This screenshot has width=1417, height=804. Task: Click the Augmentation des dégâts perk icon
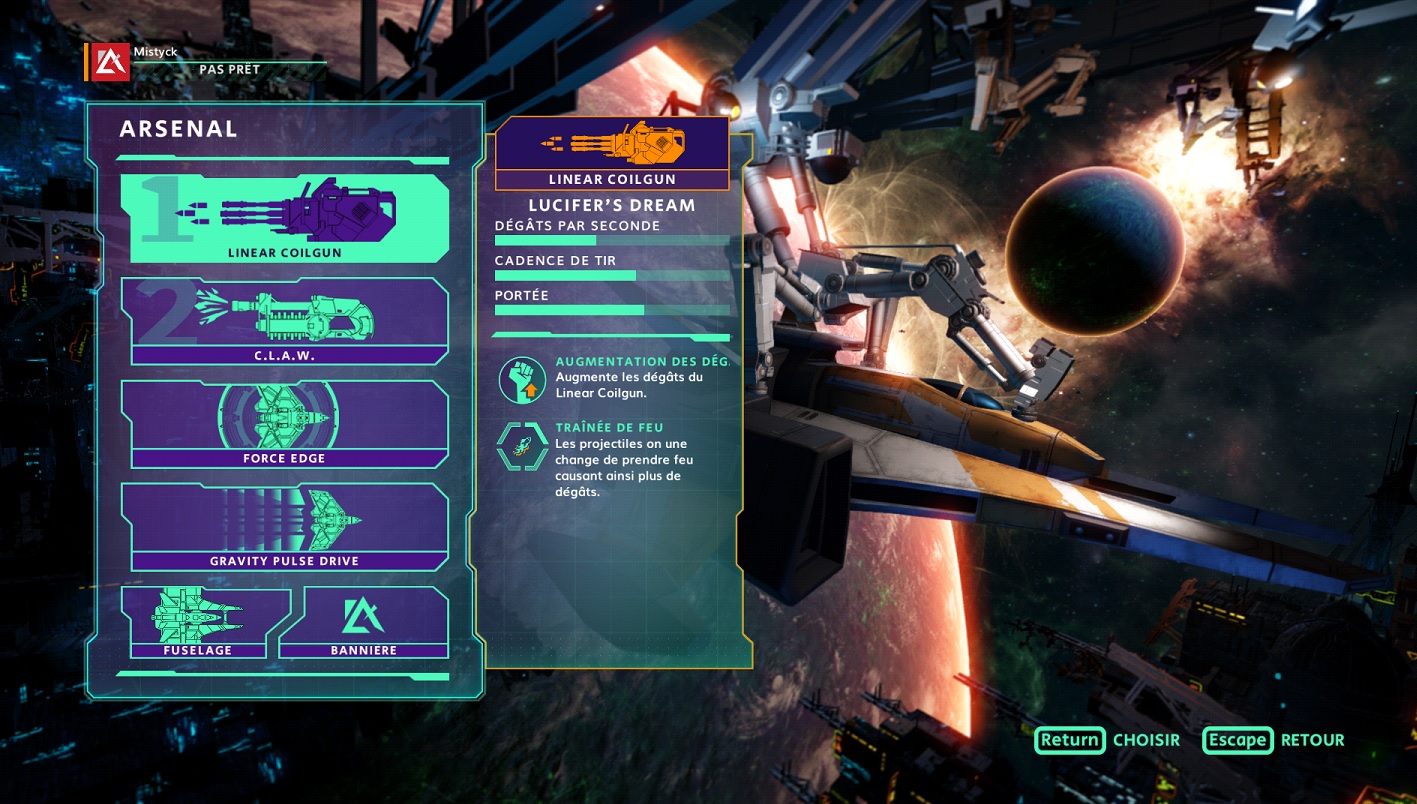tap(522, 380)
